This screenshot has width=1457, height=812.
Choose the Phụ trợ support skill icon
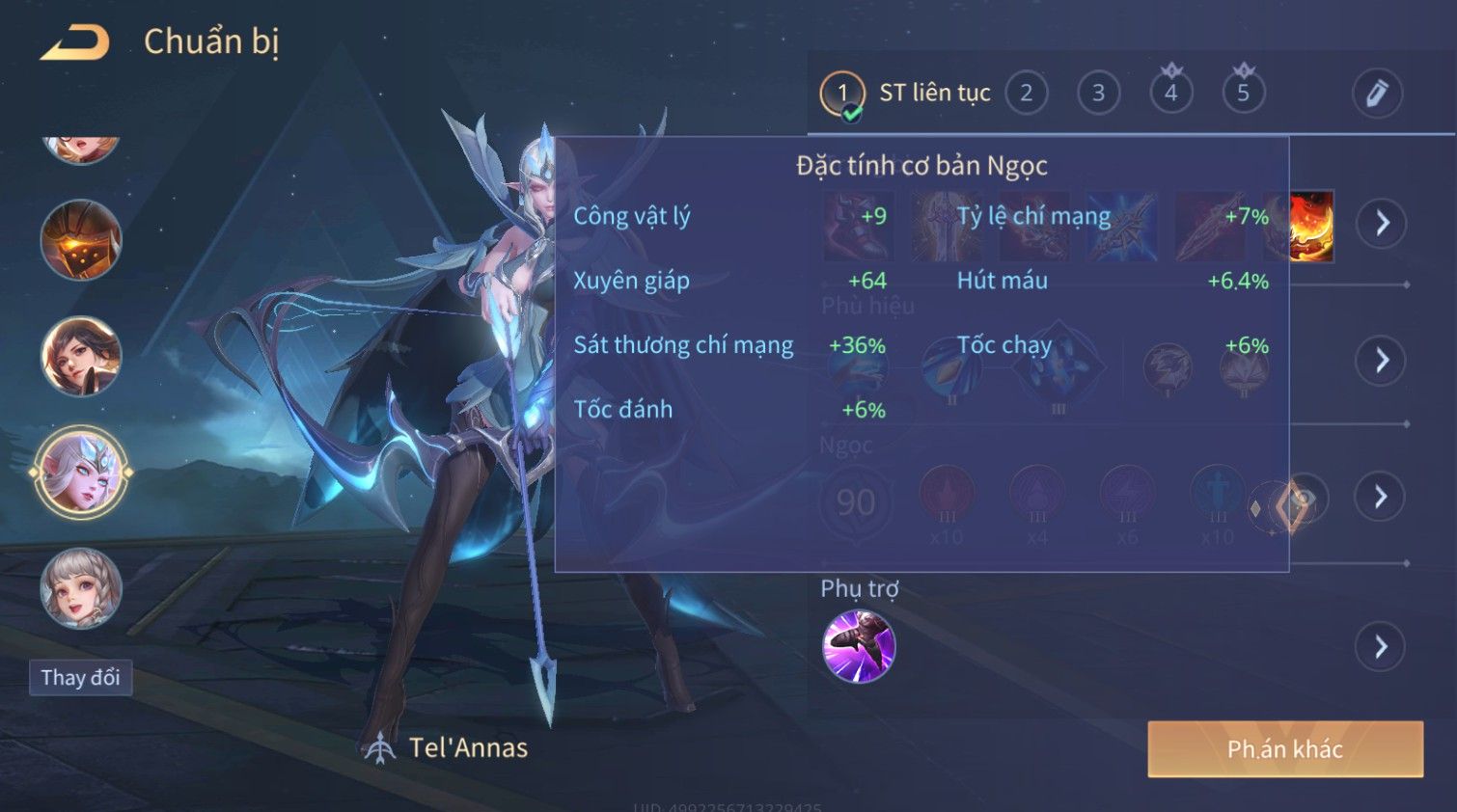coord(859,646)
